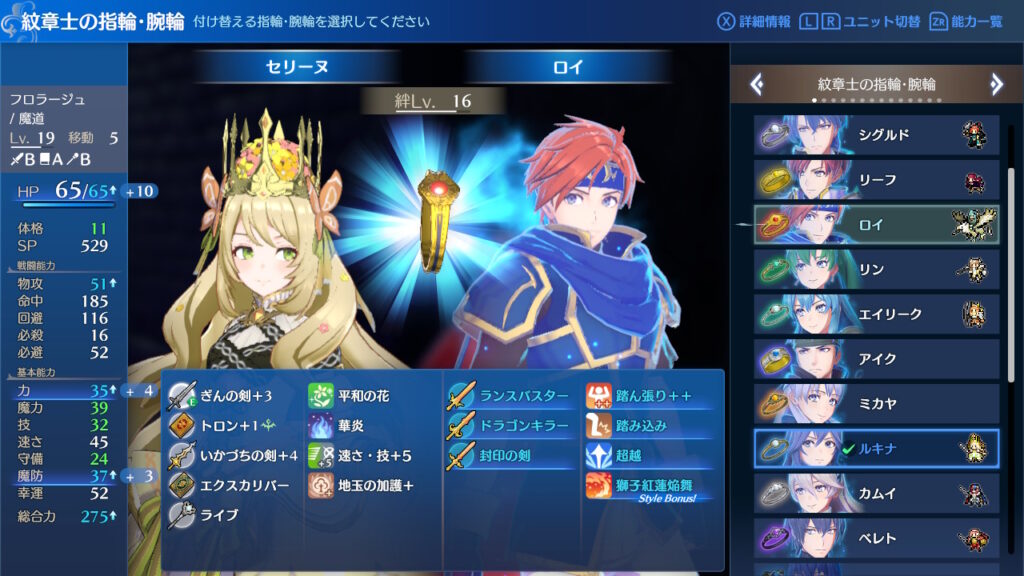Select ロイ in the ring list
The image size is (1024, 576).
click(876, 225)
